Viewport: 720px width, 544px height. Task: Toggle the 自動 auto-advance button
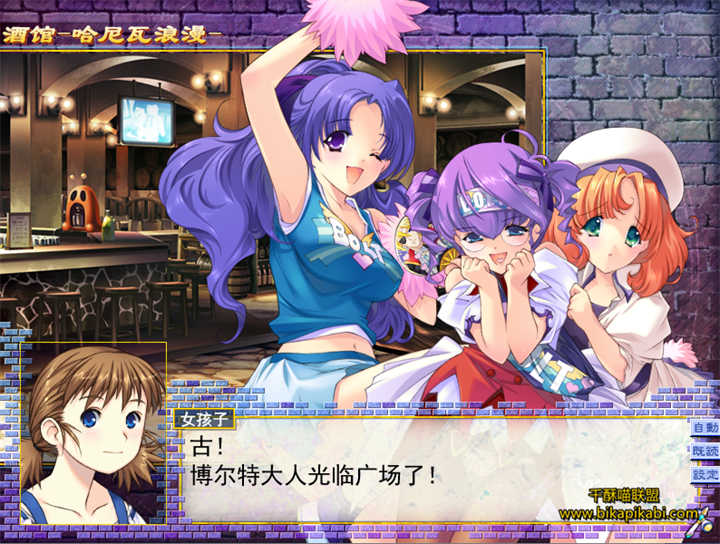pyautogui.click(x=704, y=427)
